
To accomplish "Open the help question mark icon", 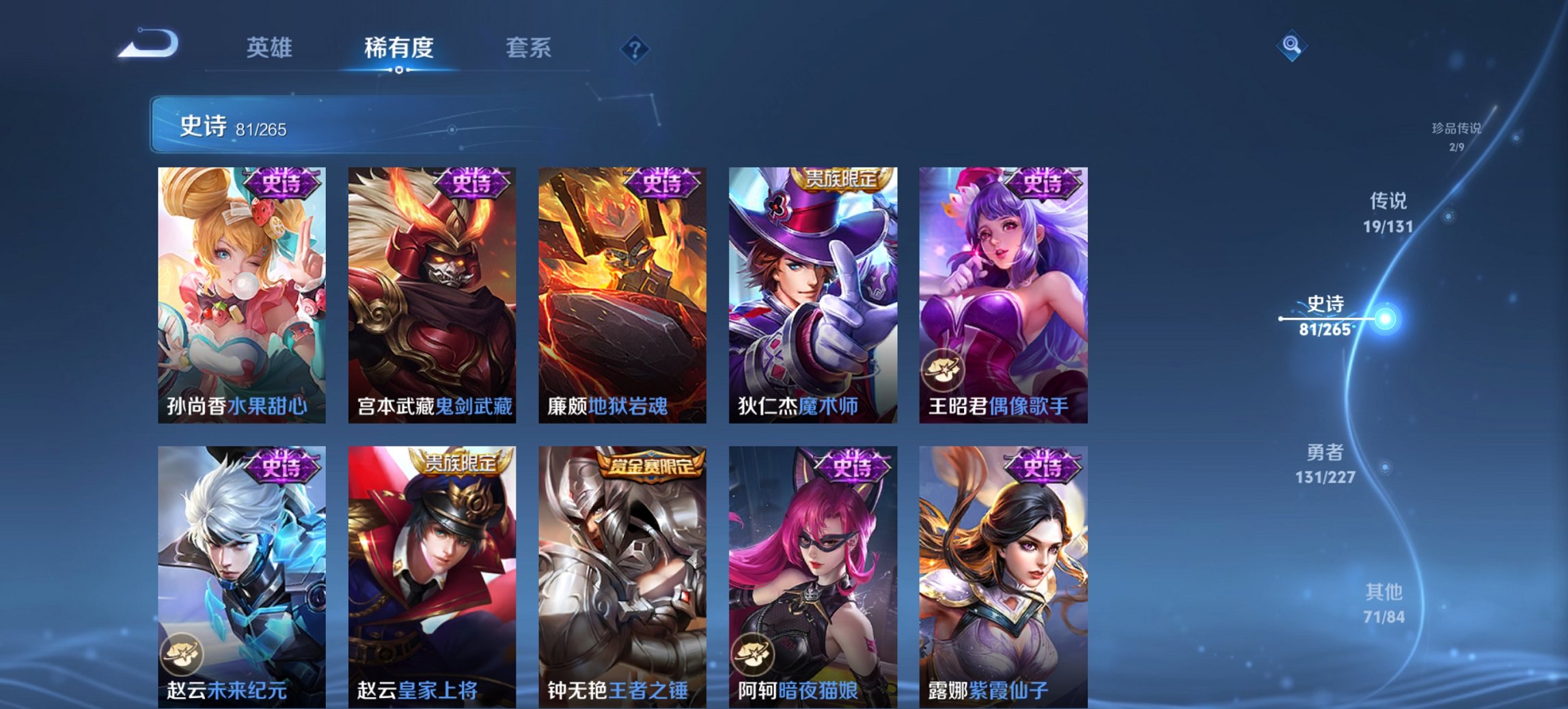I will [x=635, y=48].
